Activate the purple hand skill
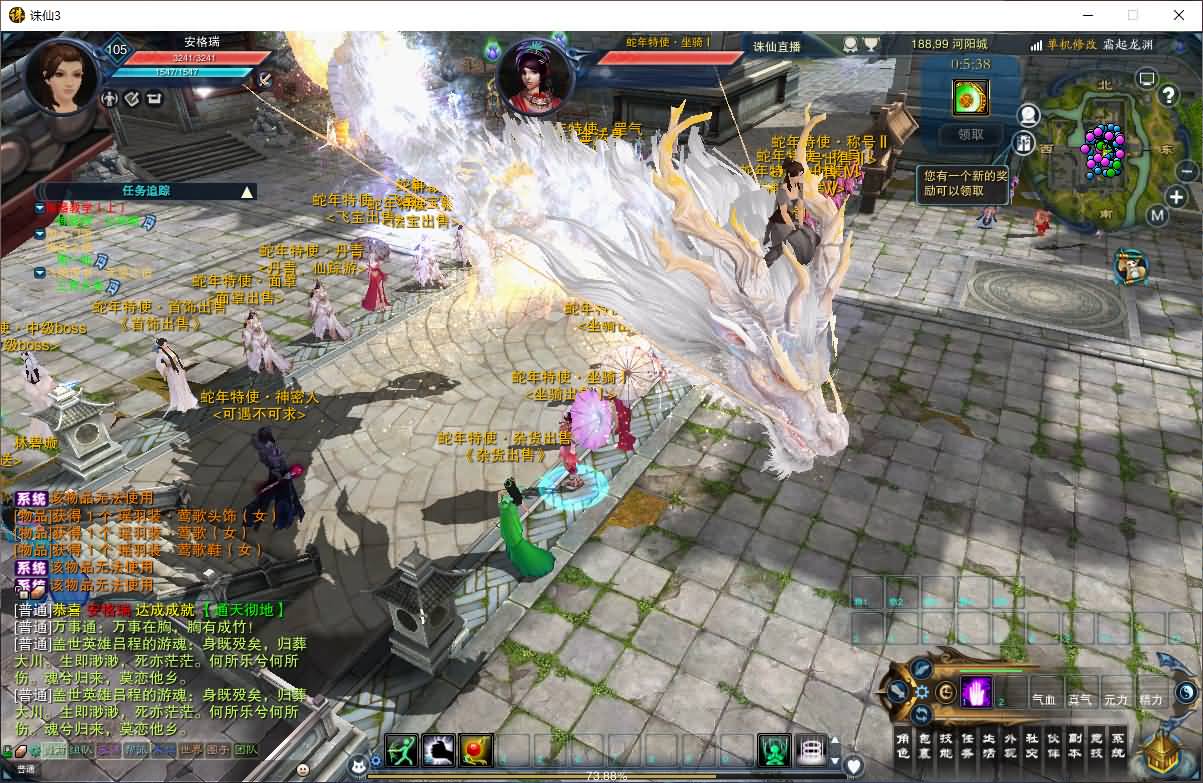The image size is (1203, 783). [x=976, y=692]
